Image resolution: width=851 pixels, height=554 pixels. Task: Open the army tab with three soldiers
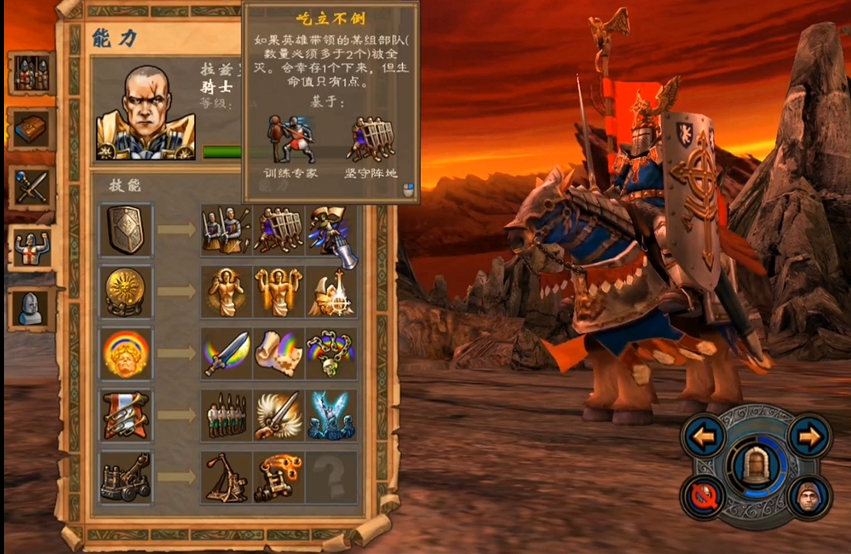coord(31,72)
